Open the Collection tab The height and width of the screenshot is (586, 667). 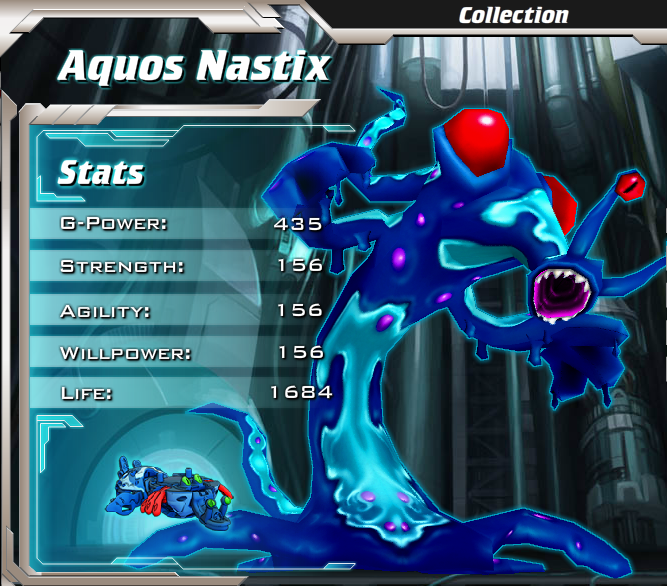[x=513, y=15]
